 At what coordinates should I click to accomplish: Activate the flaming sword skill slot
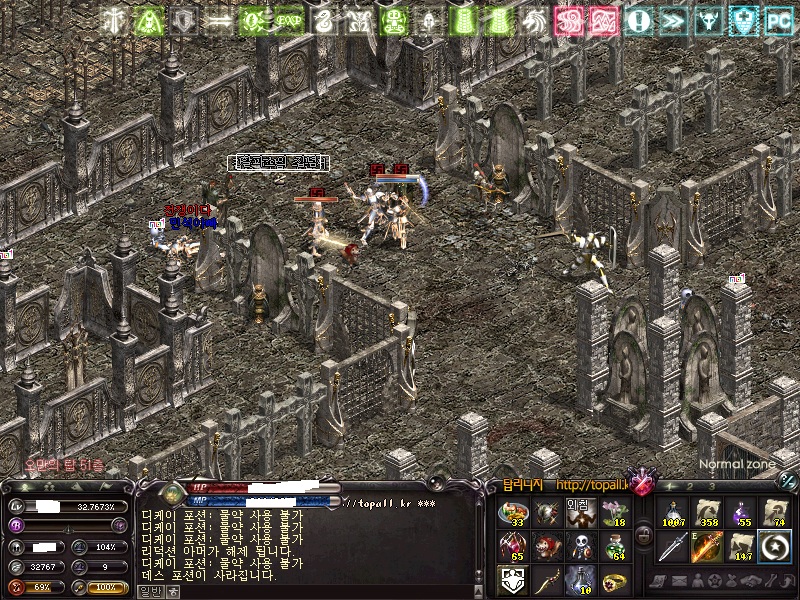pos(707,547)
